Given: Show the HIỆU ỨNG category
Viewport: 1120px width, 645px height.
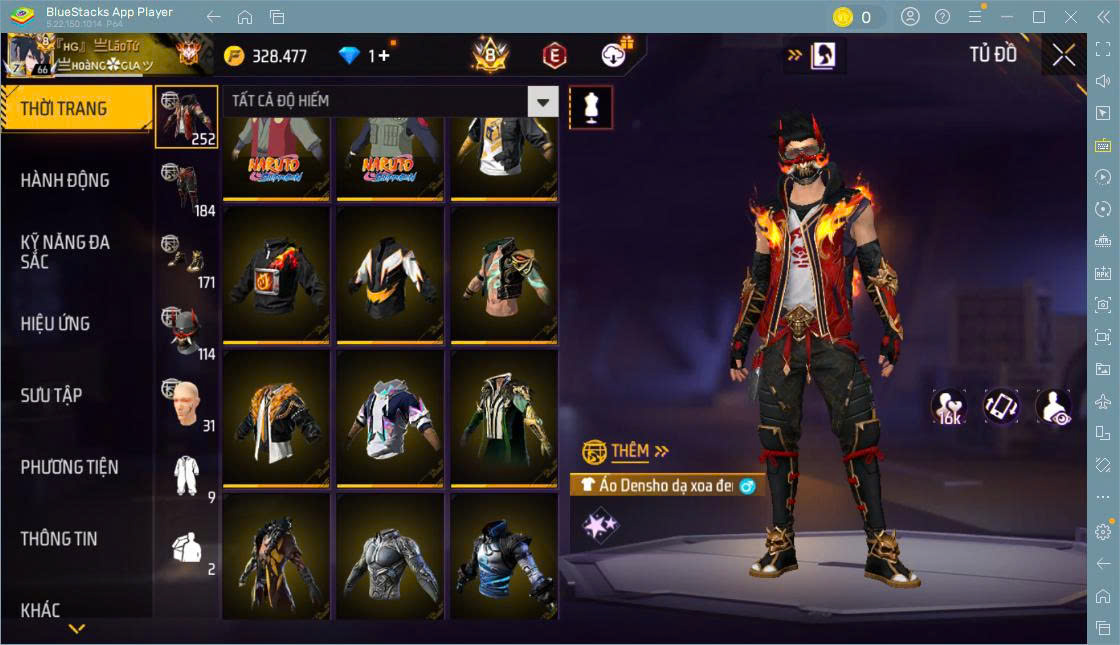Looking at the screenshot, I should click(x=56, y=323).
